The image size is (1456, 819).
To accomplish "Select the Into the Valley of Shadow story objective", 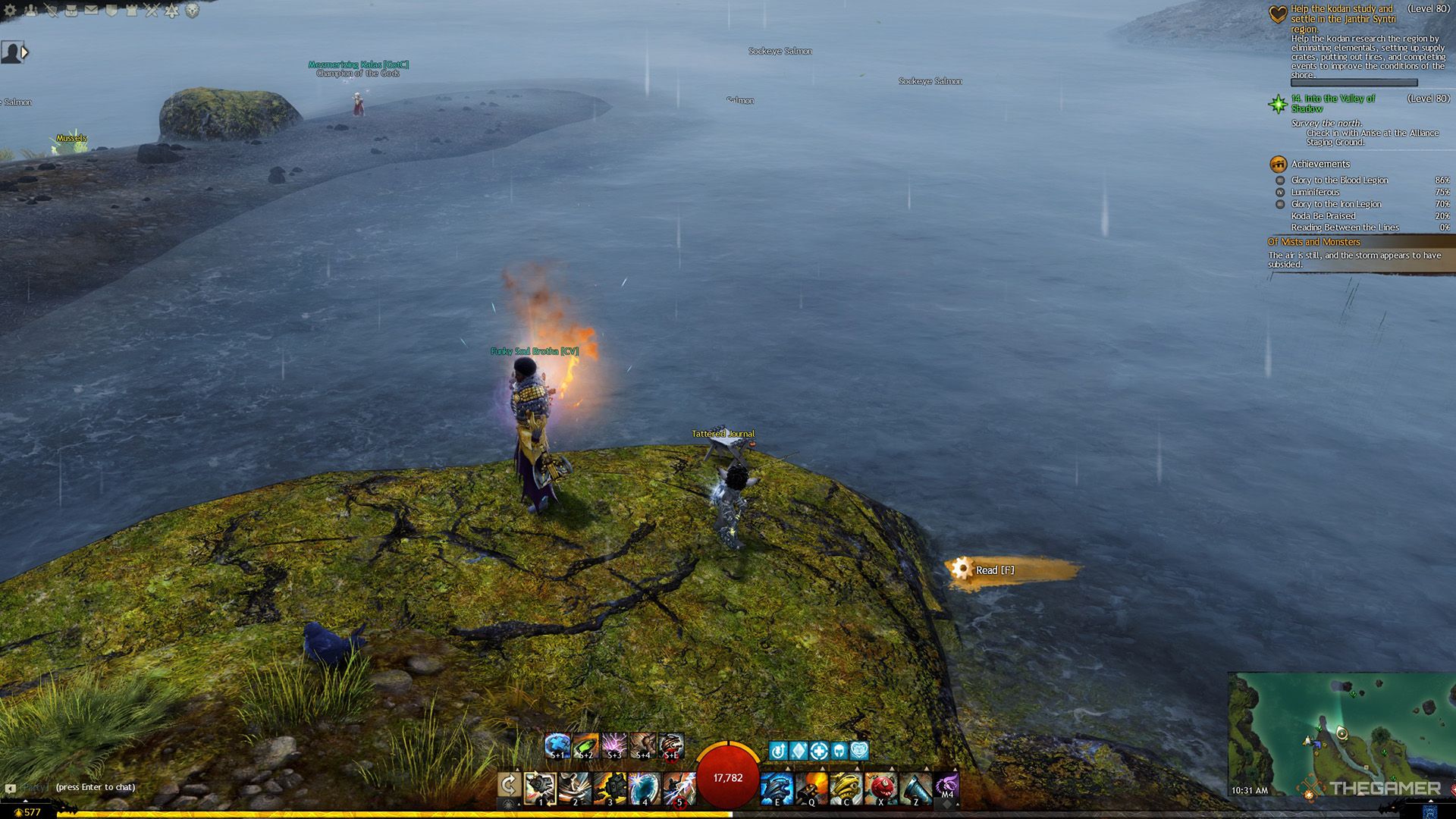I will [x=1332, y=103].
